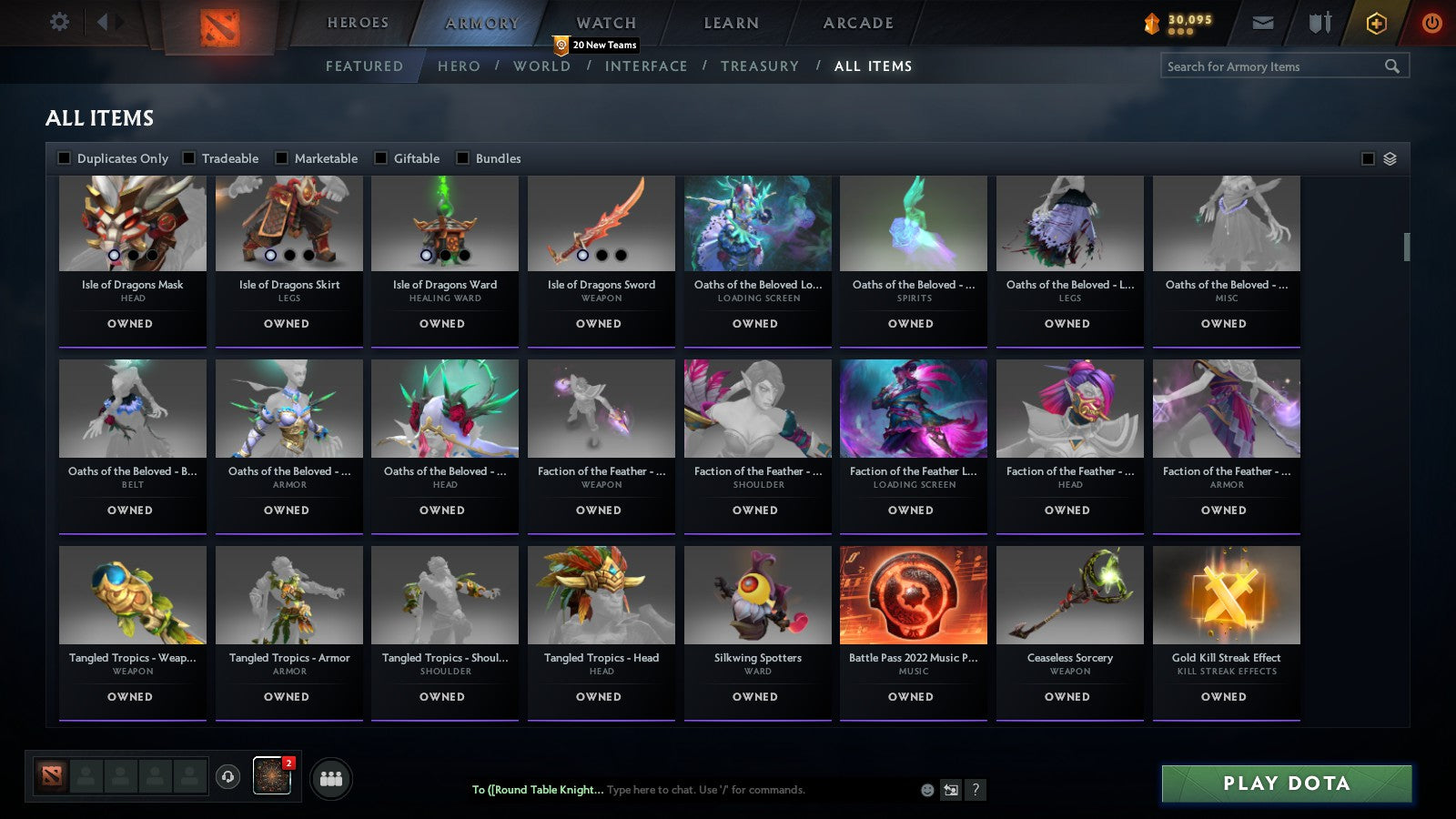
Task: Open the grid layout toggle beside filters
Action: pyautogui.click(x=1389, y=157)
